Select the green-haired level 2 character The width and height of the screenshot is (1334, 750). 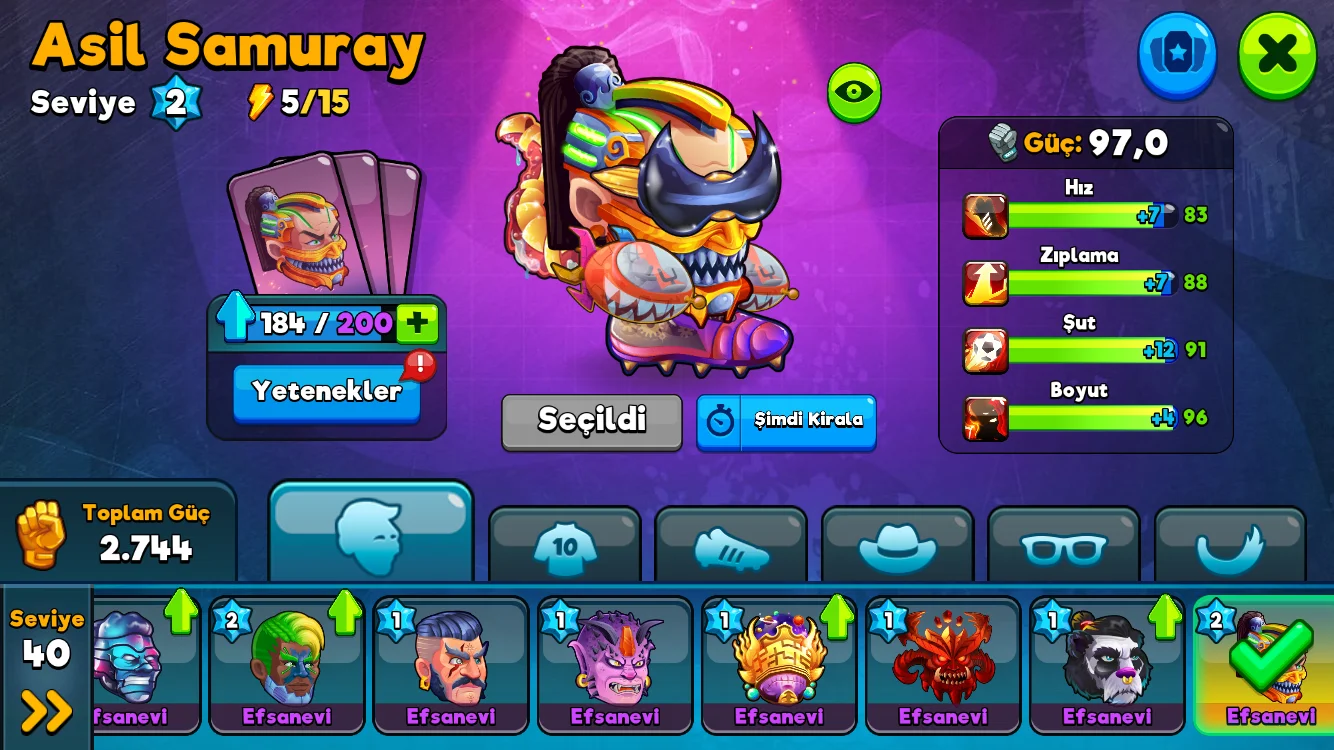[x=287, y=662]
